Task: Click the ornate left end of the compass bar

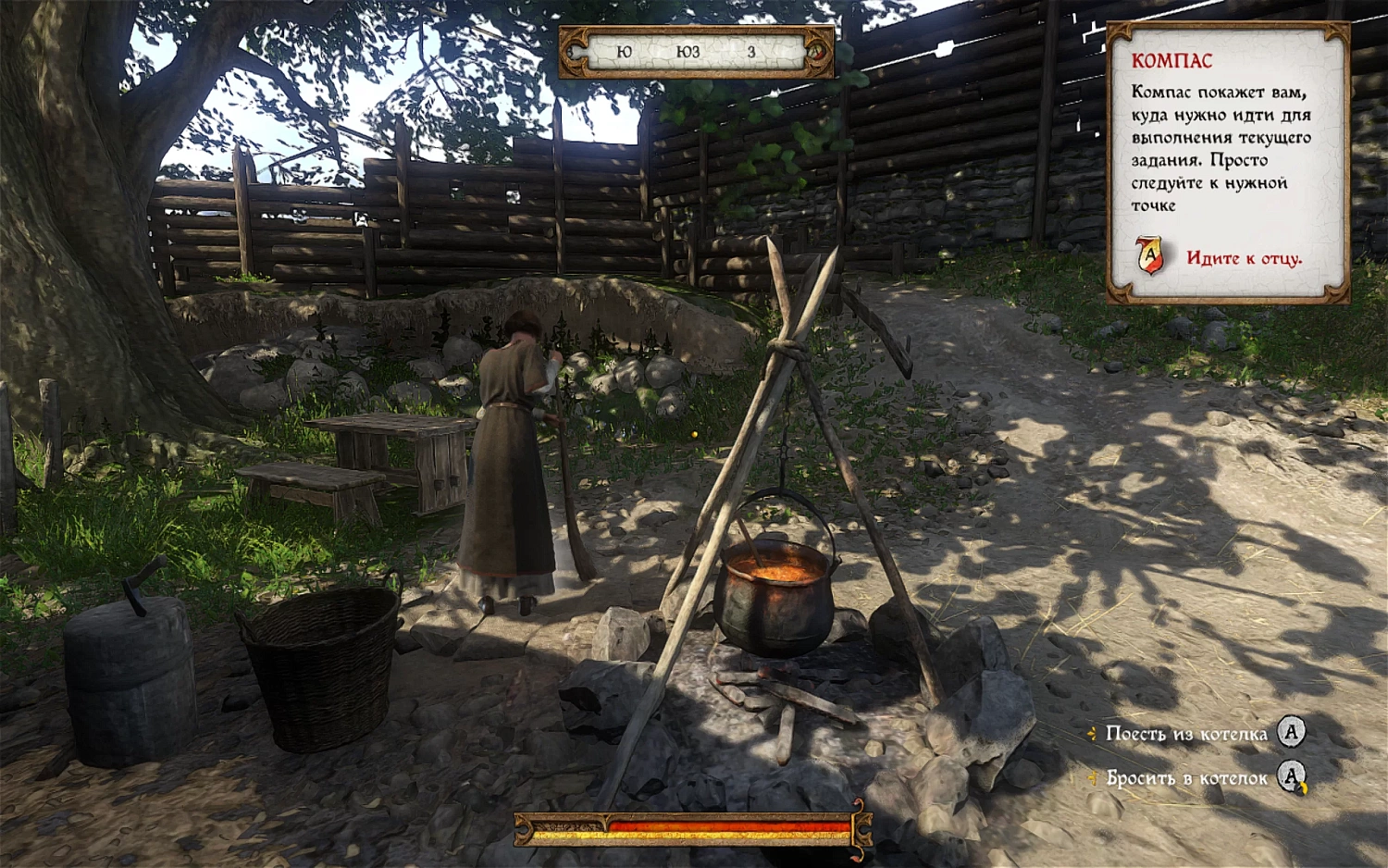Action: [574, 53]
